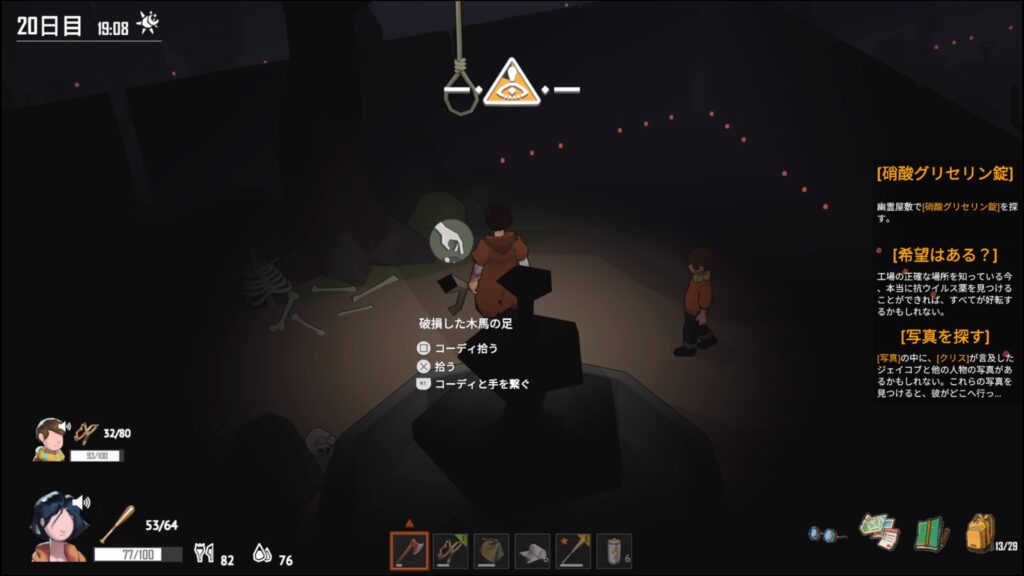
Task: Select the slingshot hotbar slot
Action: (x=450, y=551)
